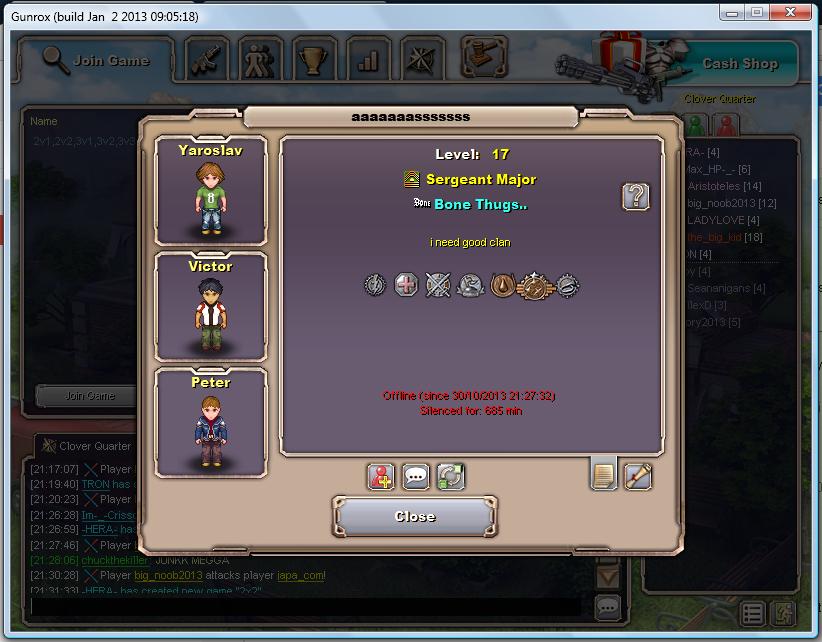This screenshot has width=822, height=642.
Task: Select Yaroslav's character portrait
Action: [x=211, y=191]
